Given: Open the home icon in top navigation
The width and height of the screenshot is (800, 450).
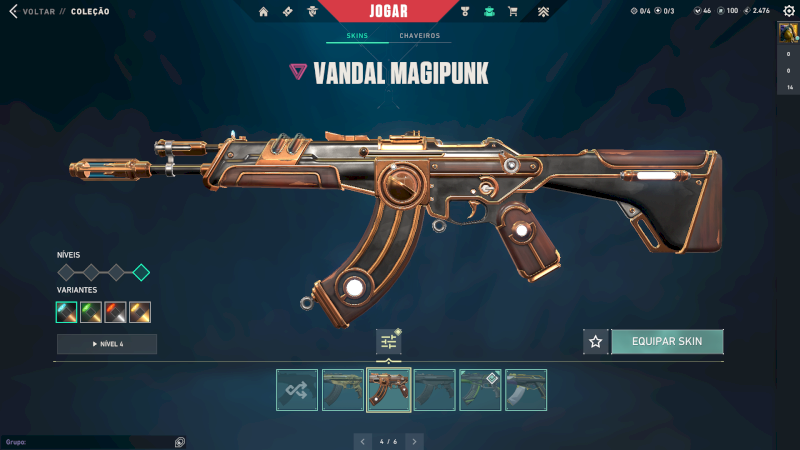Looking at the screenshot, I should click(x=264, y=12).
